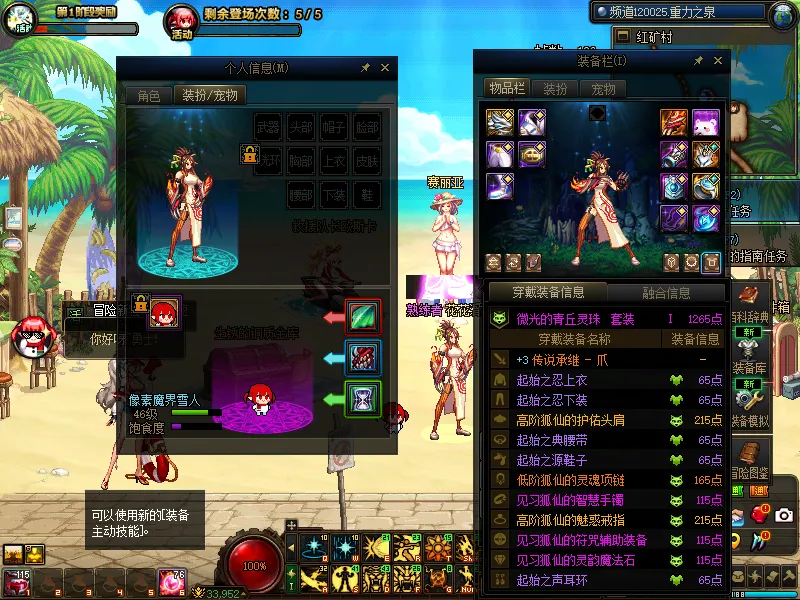Close the 装备栏 panel
This screenshot has width=800, height=600.
[x=716, y=61]
